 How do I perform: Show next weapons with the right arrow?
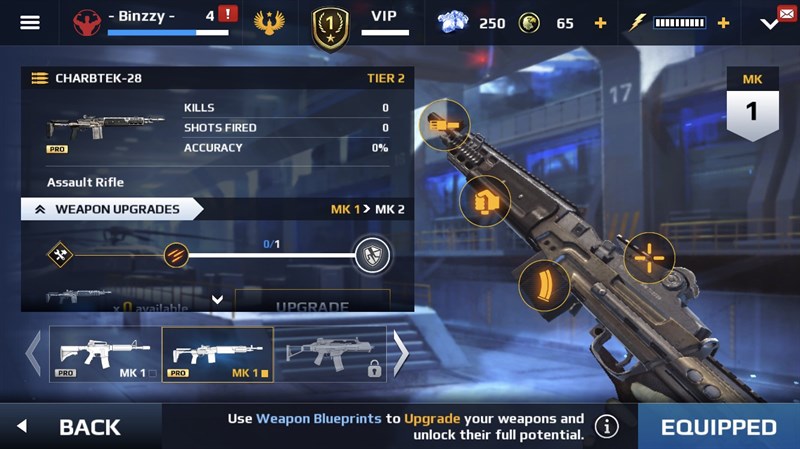click(400, 352)
